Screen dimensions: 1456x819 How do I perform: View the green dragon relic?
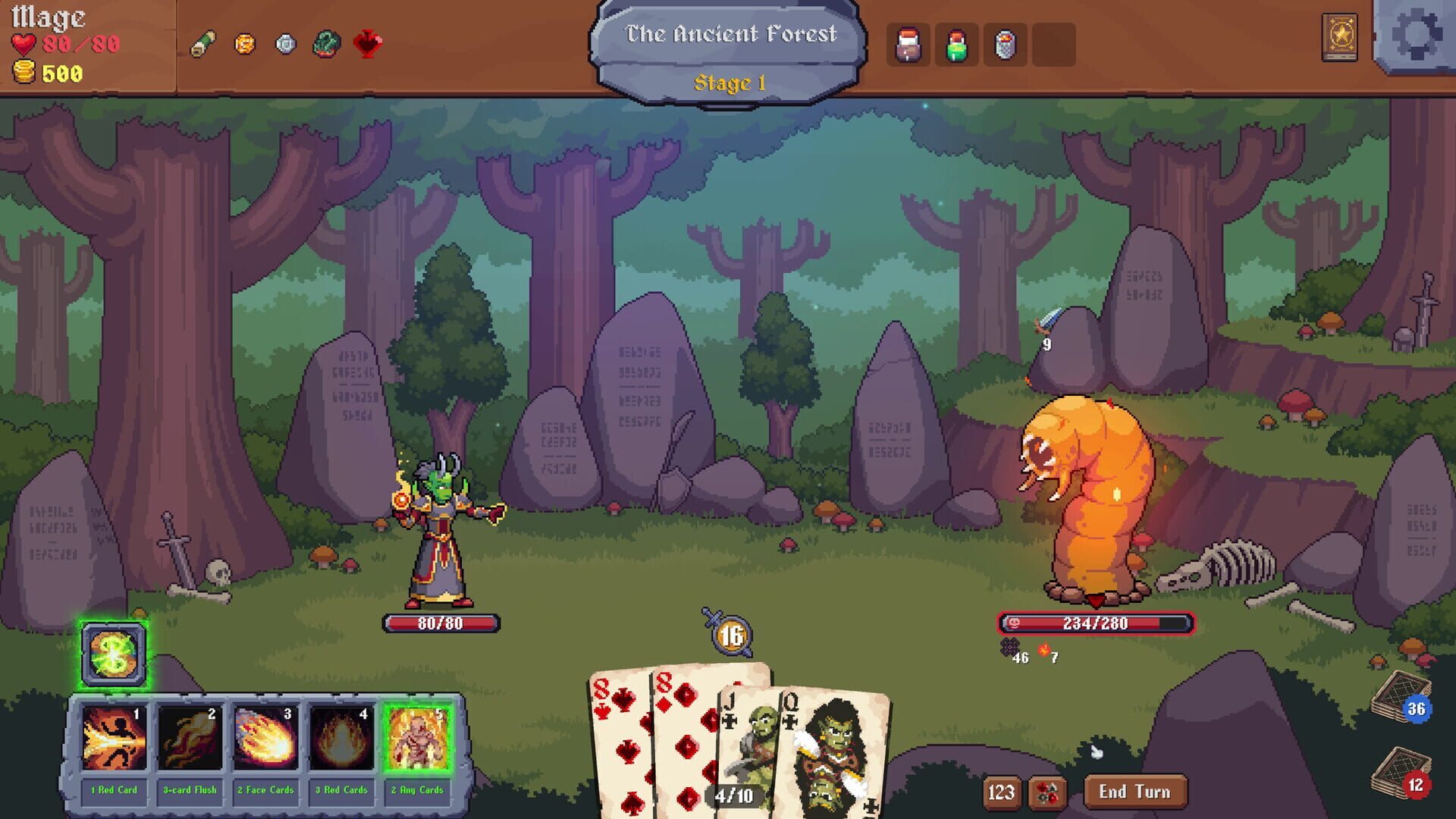point(326,45)
